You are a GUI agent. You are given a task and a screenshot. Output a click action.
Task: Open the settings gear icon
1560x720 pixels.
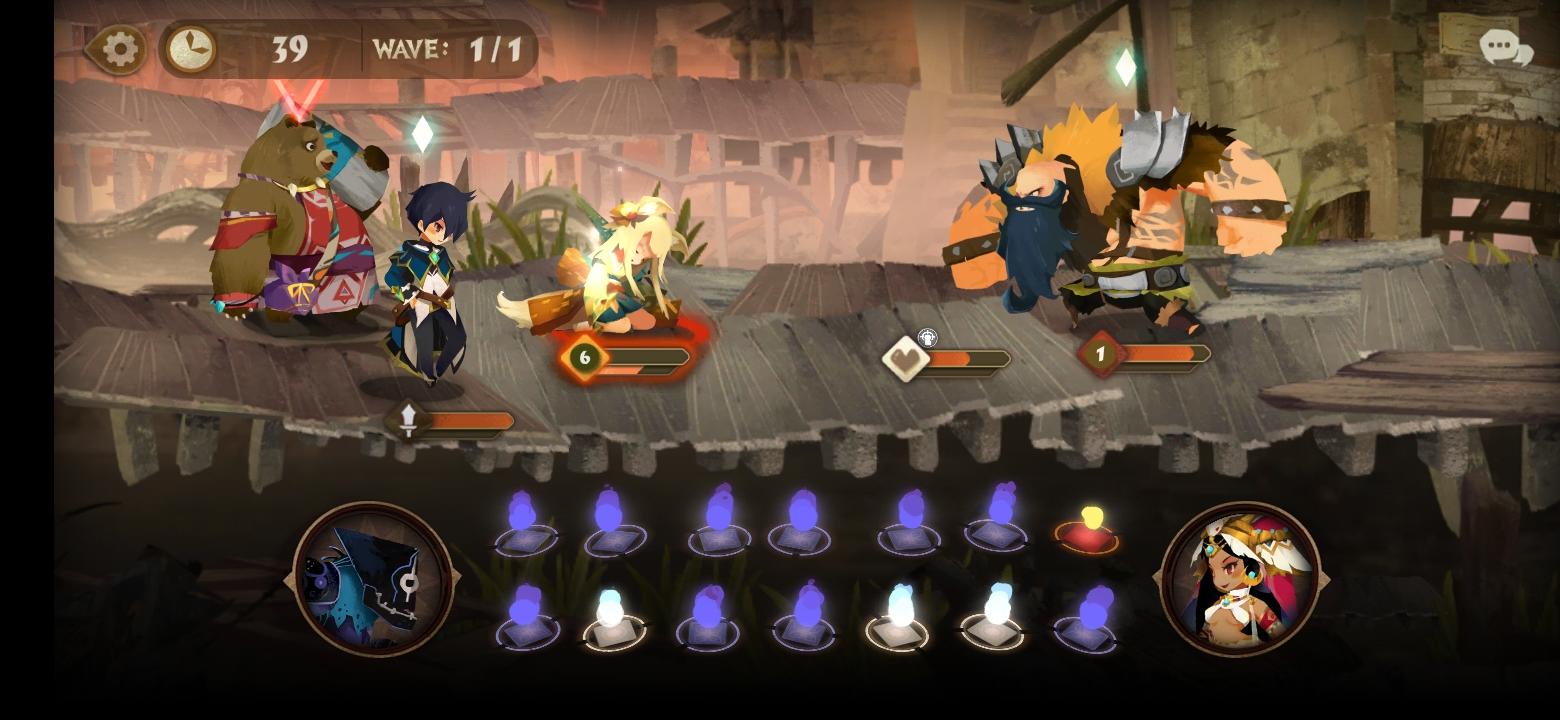pyautogui.click(x=119, y=49)
